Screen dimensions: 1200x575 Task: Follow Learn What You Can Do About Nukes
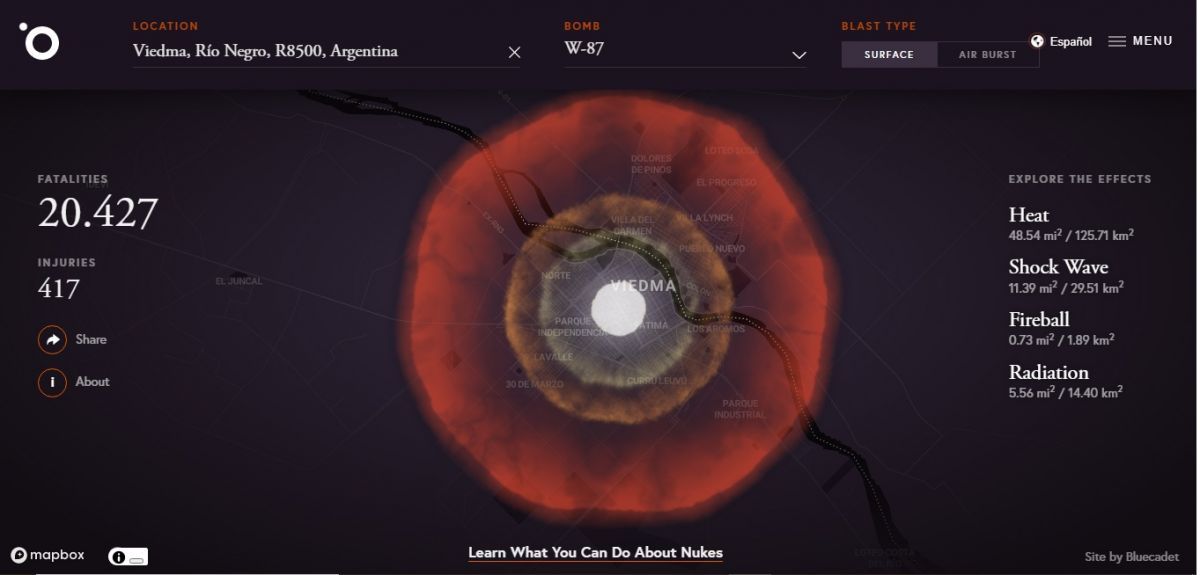[595, 553]
